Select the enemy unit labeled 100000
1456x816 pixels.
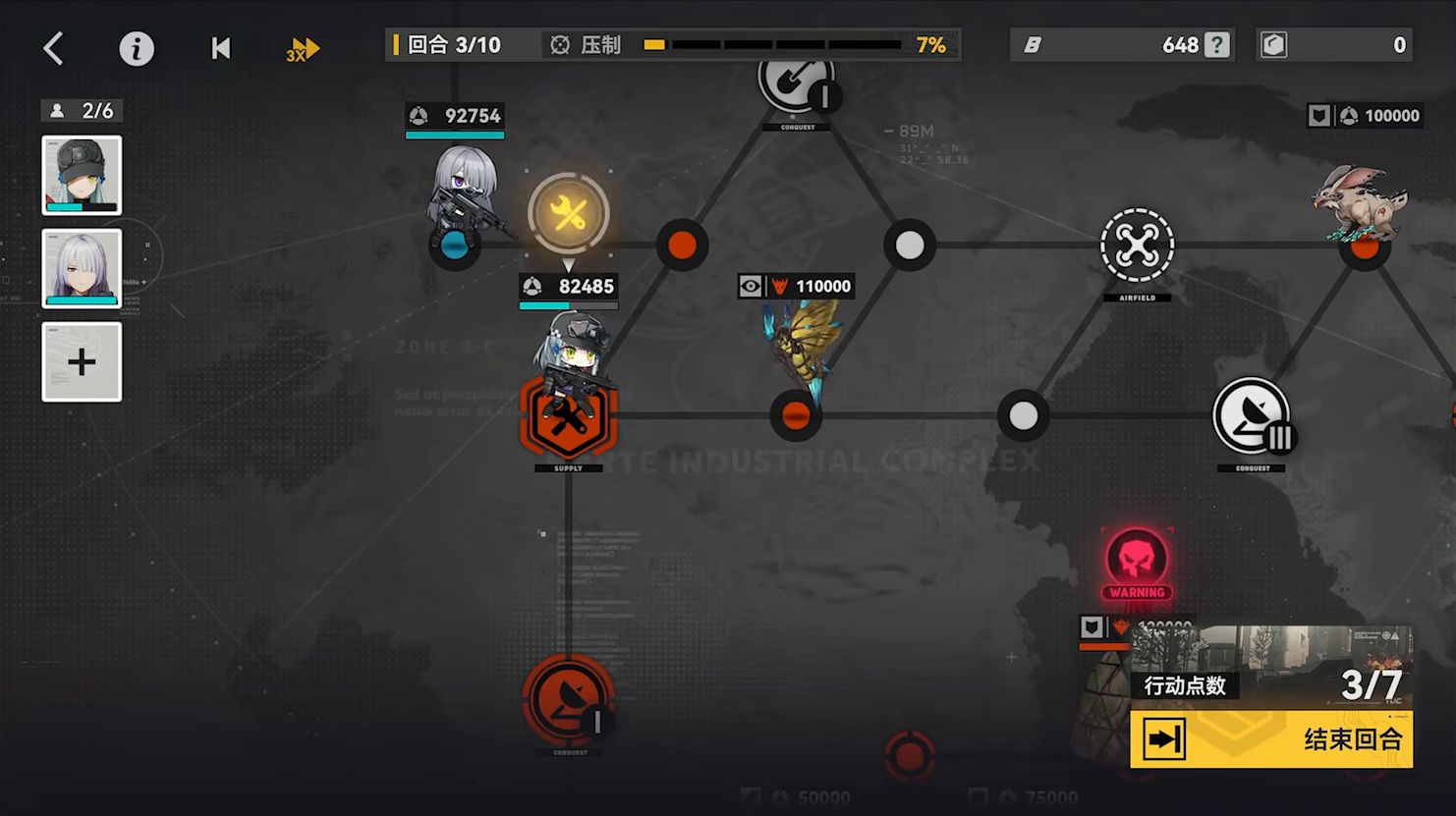pyautogui.click(x=1360, y=204)
